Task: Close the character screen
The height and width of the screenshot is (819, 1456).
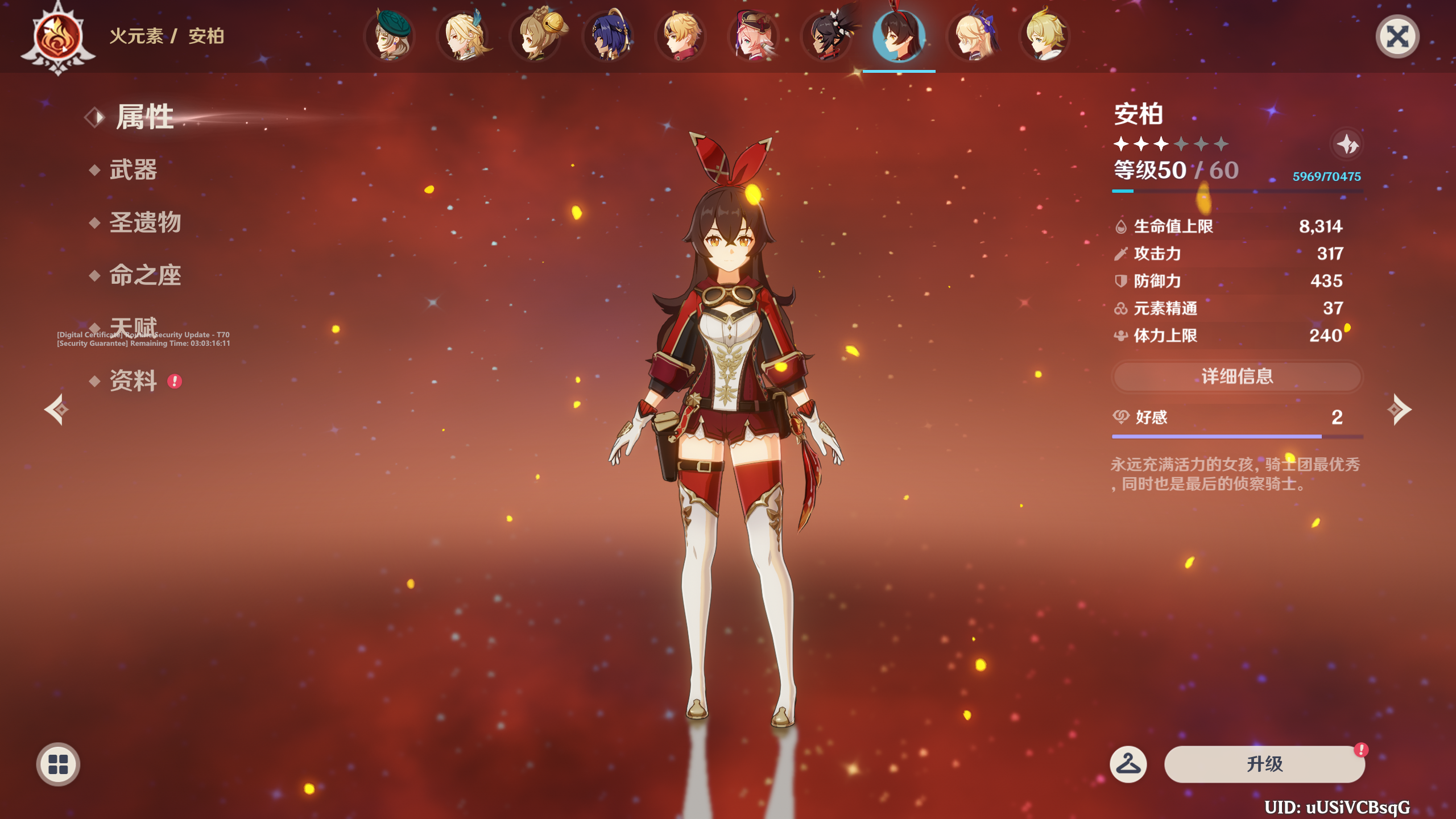Action: click(x=1397, y=38)
